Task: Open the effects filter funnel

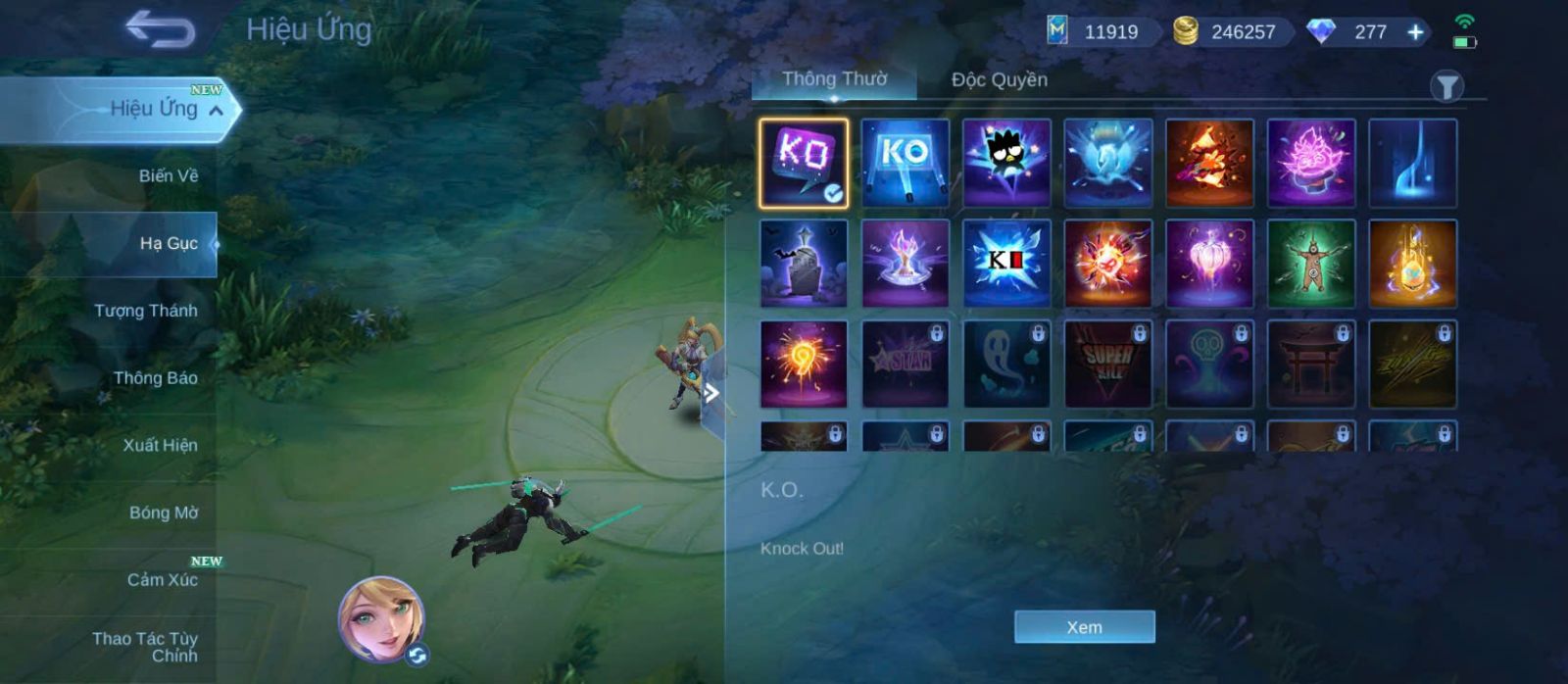Action: [1446, 87]
